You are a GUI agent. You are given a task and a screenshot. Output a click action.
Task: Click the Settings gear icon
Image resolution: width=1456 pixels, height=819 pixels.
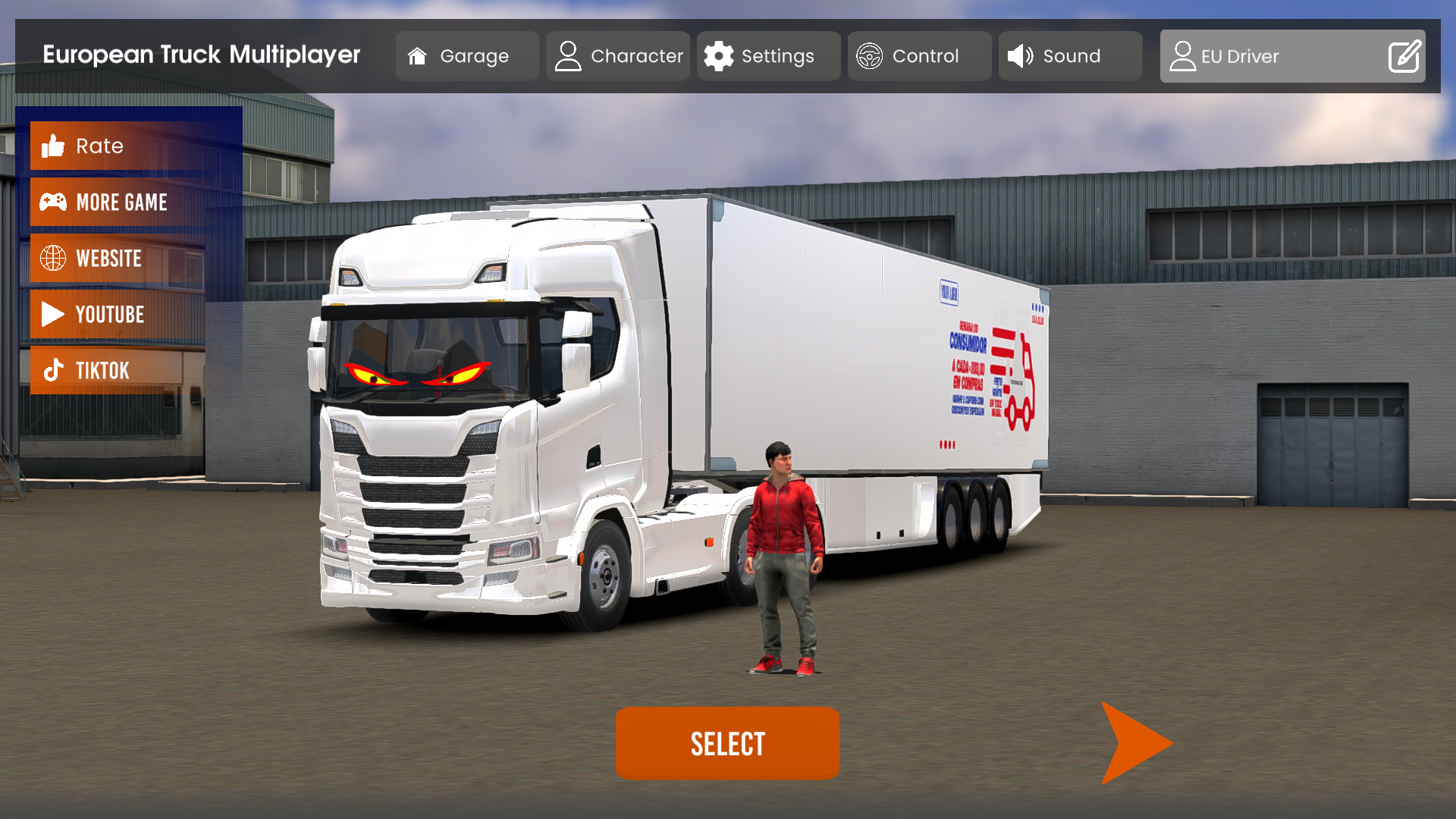(x=720, y=55)
